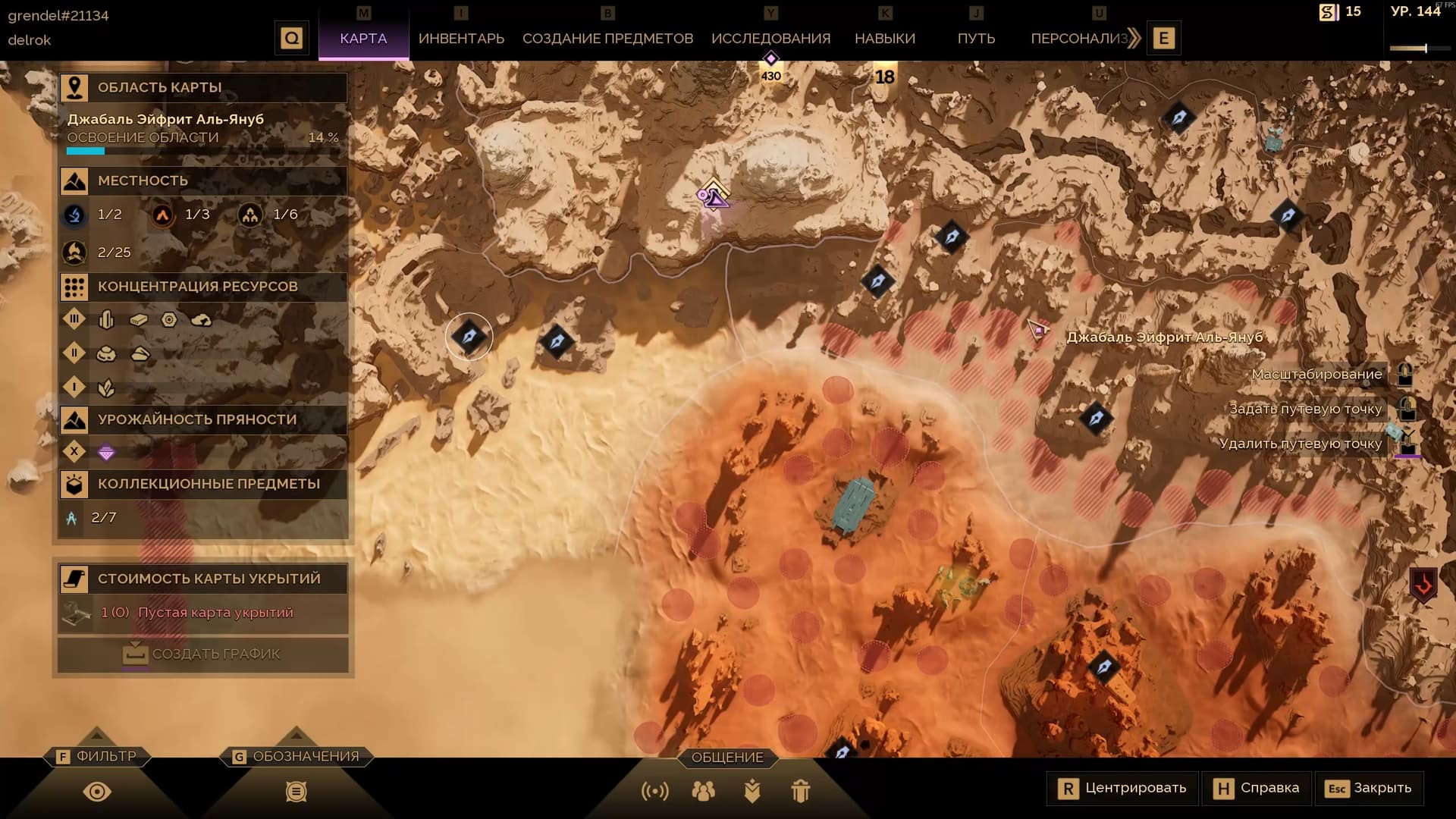This screenshot has width=1456, height=819.
Task: Click the radio signal communication icon
Action: pos(655,792)
